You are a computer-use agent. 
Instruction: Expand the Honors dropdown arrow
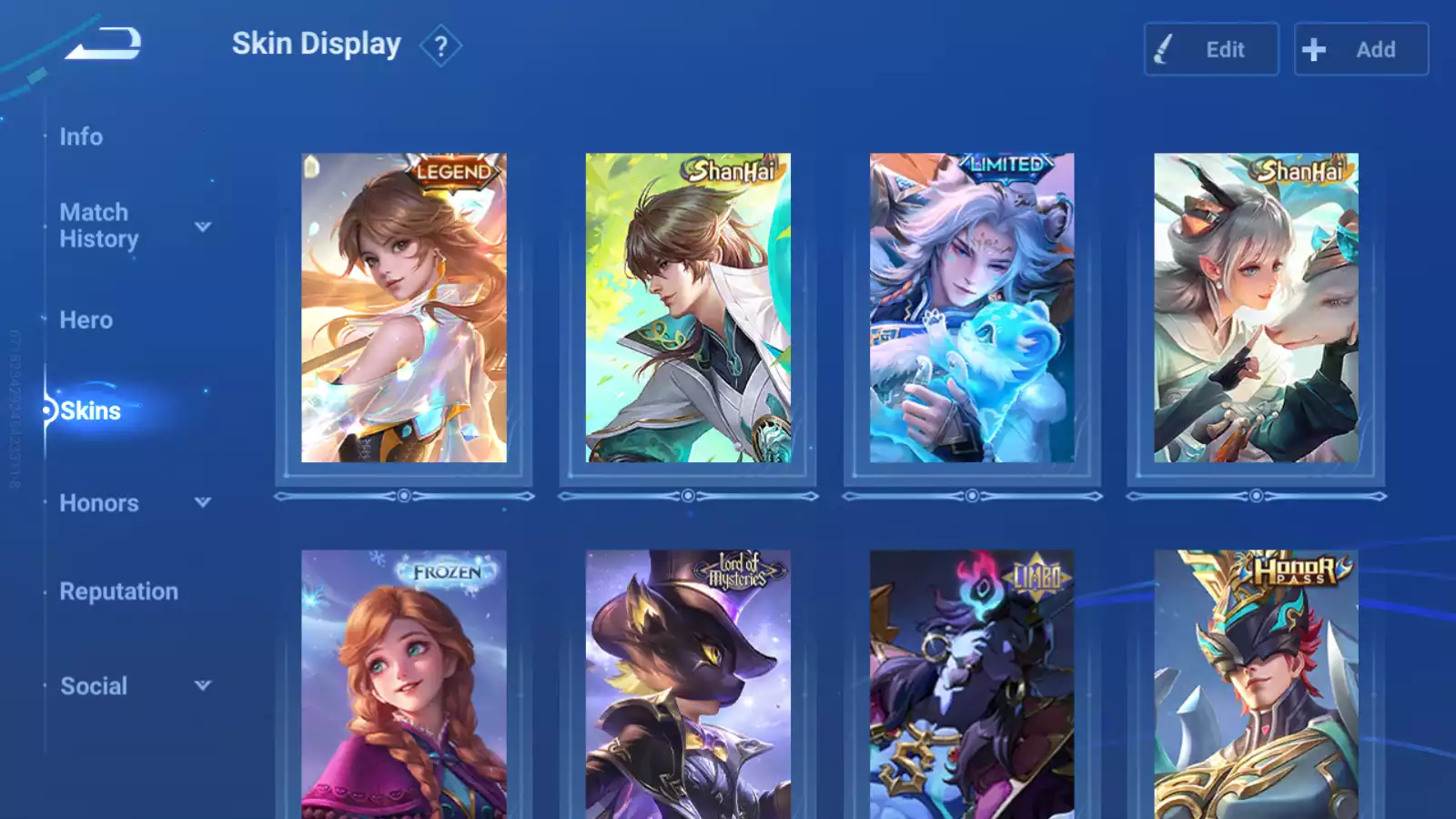coord(203,502)
